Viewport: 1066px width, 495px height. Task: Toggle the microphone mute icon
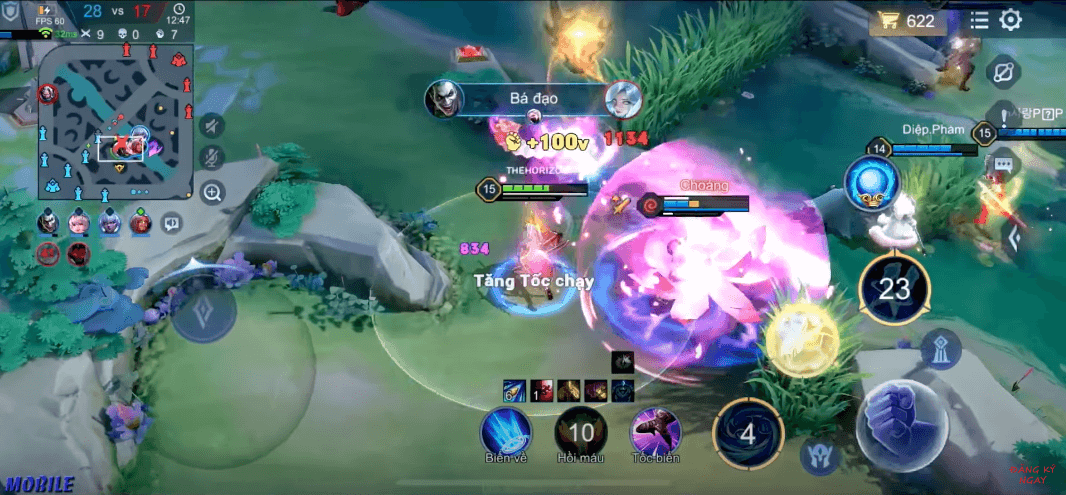211,158
